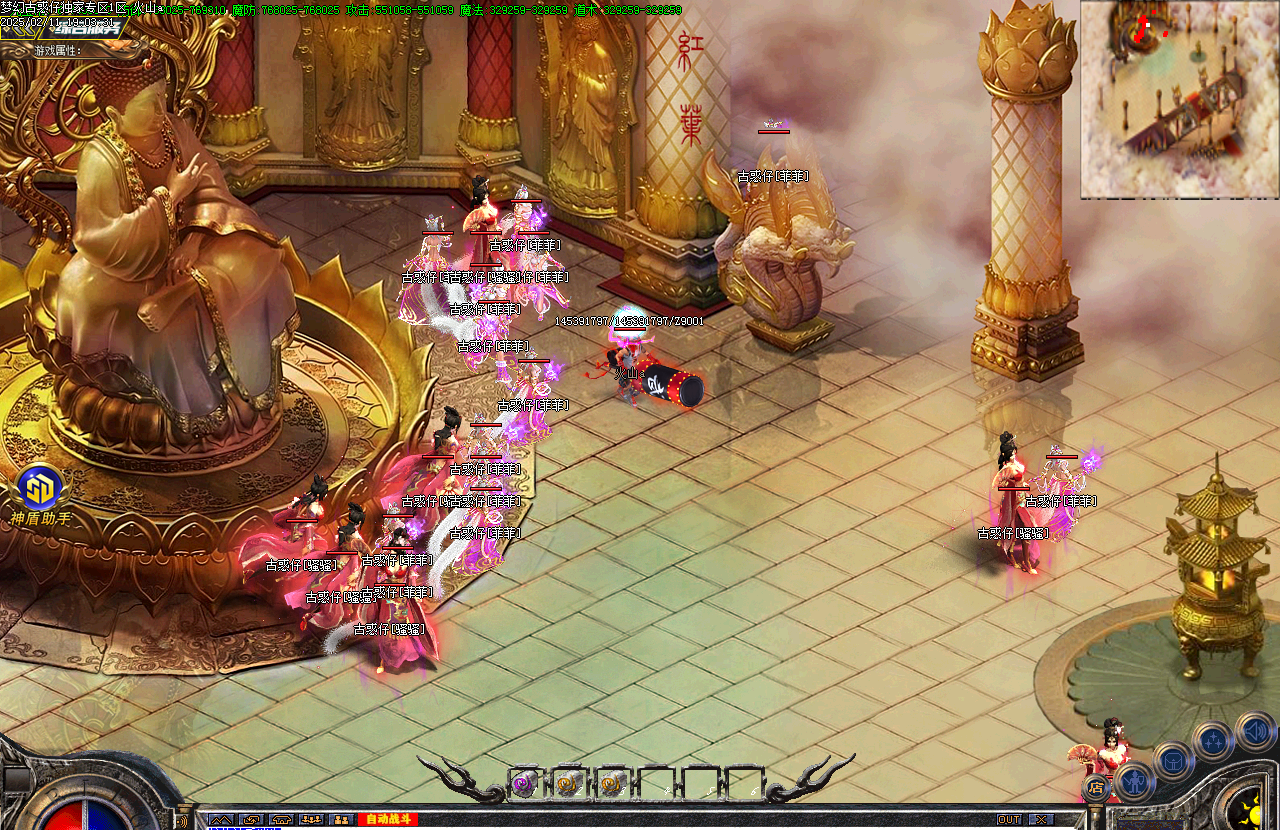Open the skills sparkle round button
1280x830 pixels.
coord(1212,741)
